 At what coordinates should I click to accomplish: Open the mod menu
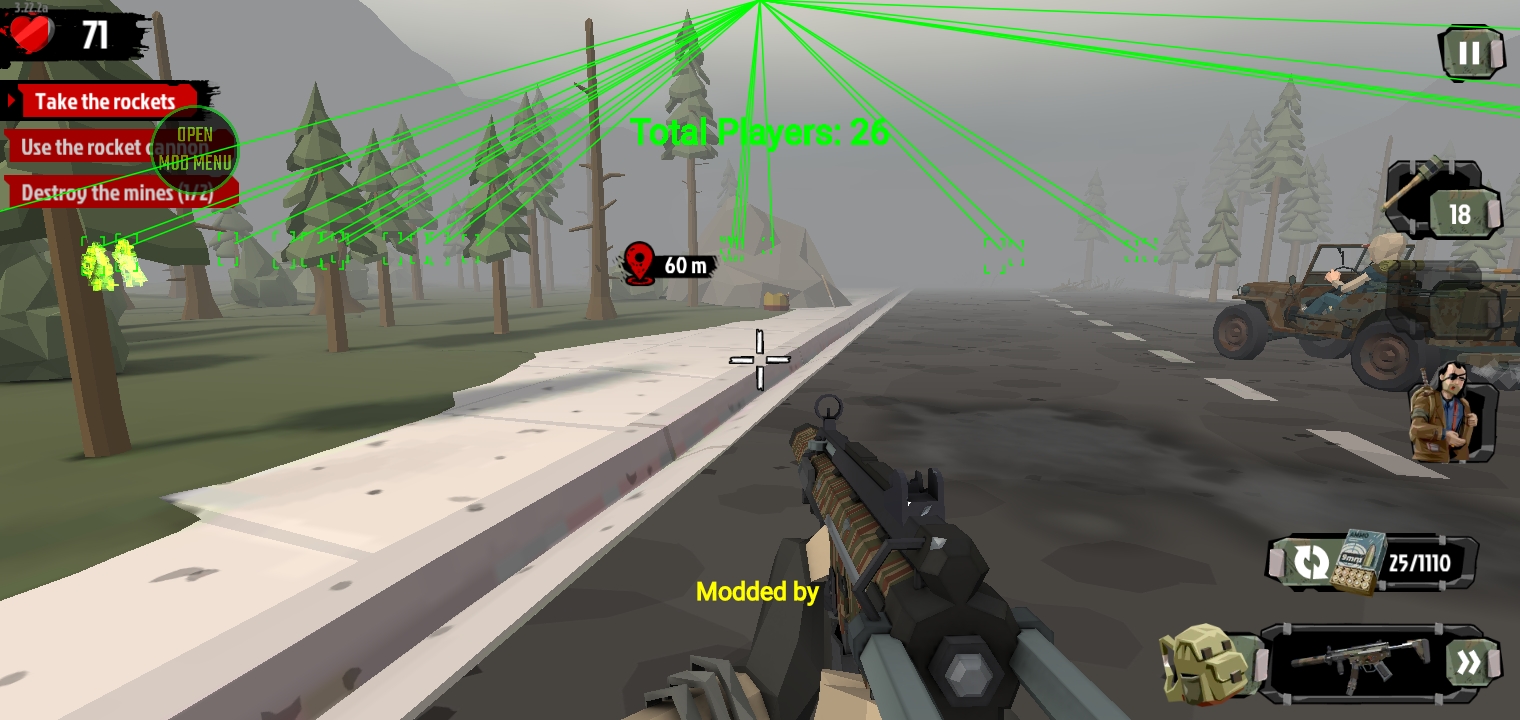point(196,149)
